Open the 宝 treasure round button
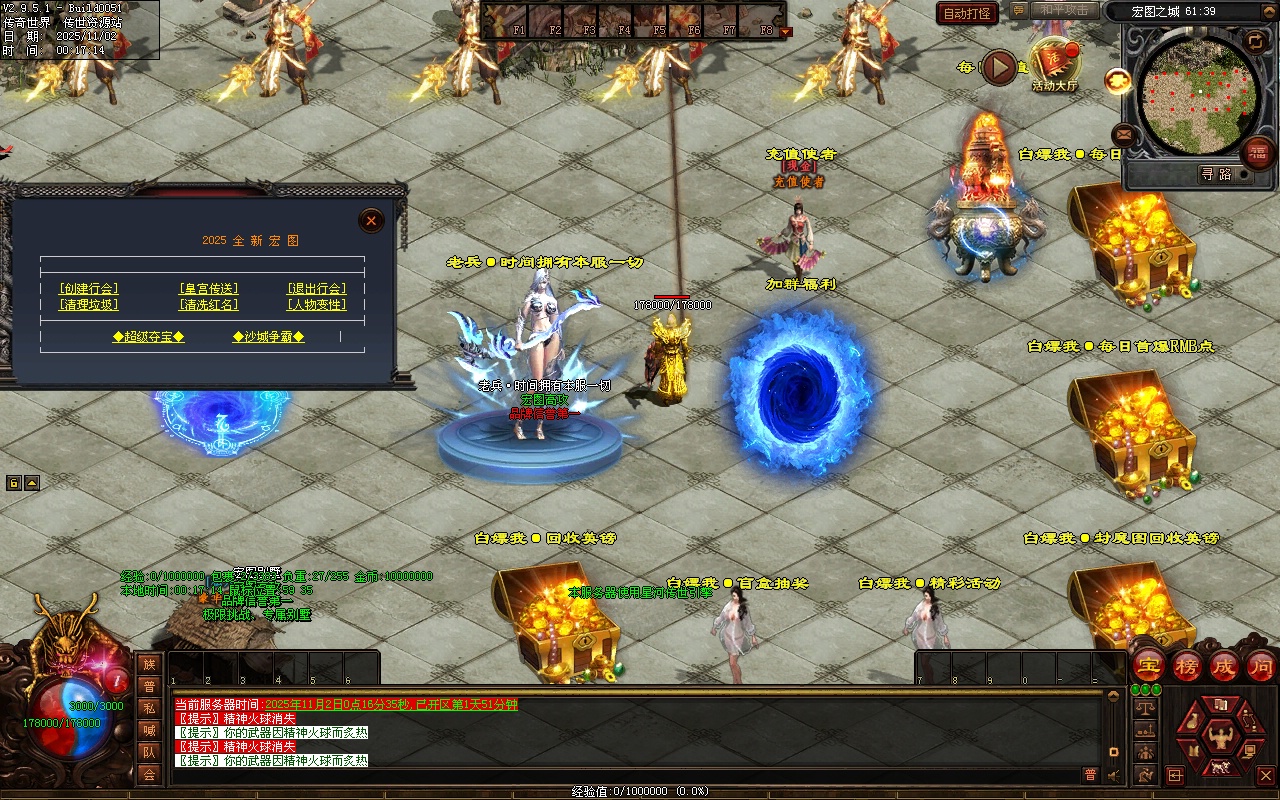Screen dimensions: 1280x800 pos(1148,666)
